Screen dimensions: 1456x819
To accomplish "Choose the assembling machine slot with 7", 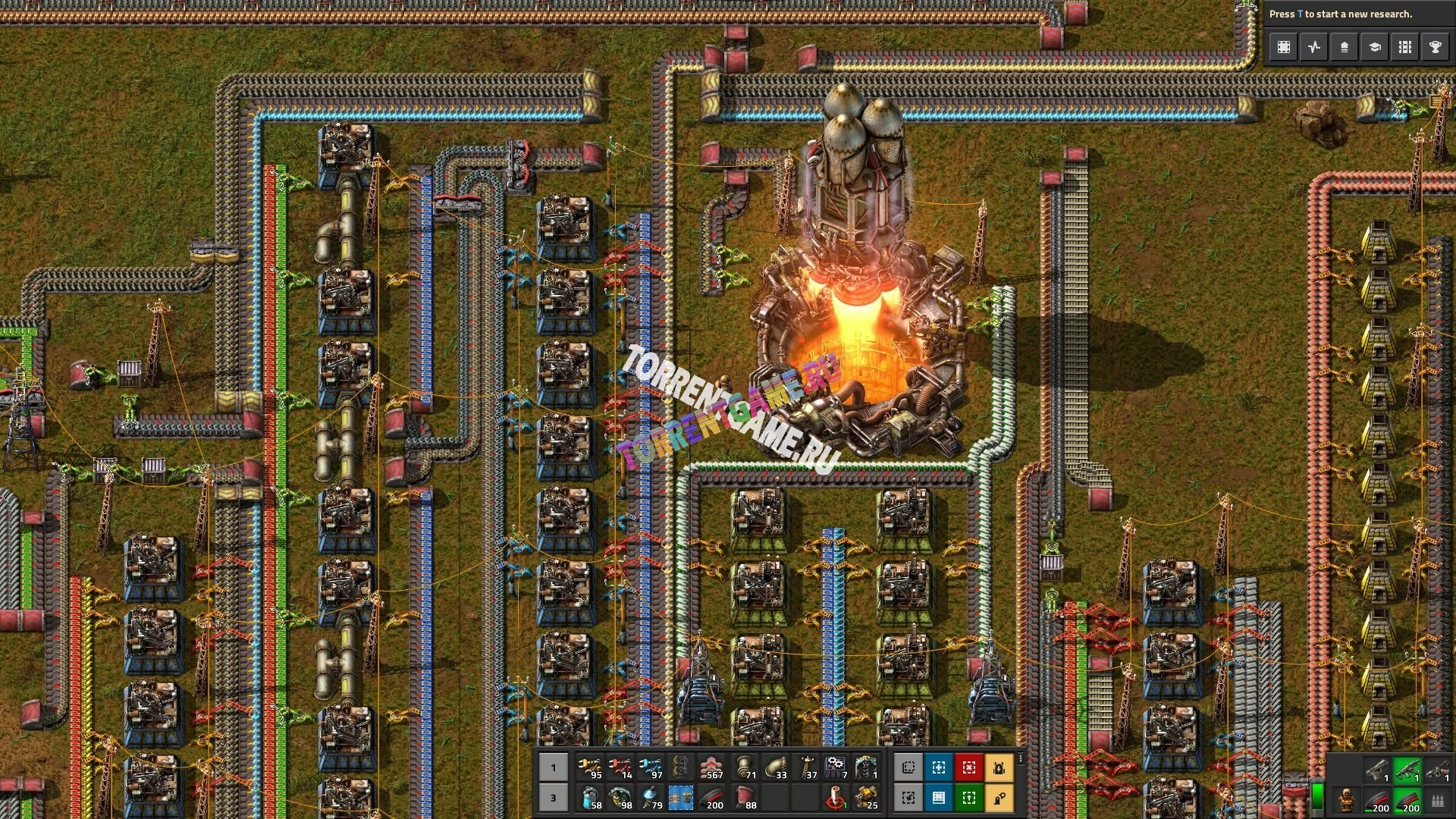I will pos(836,767).
